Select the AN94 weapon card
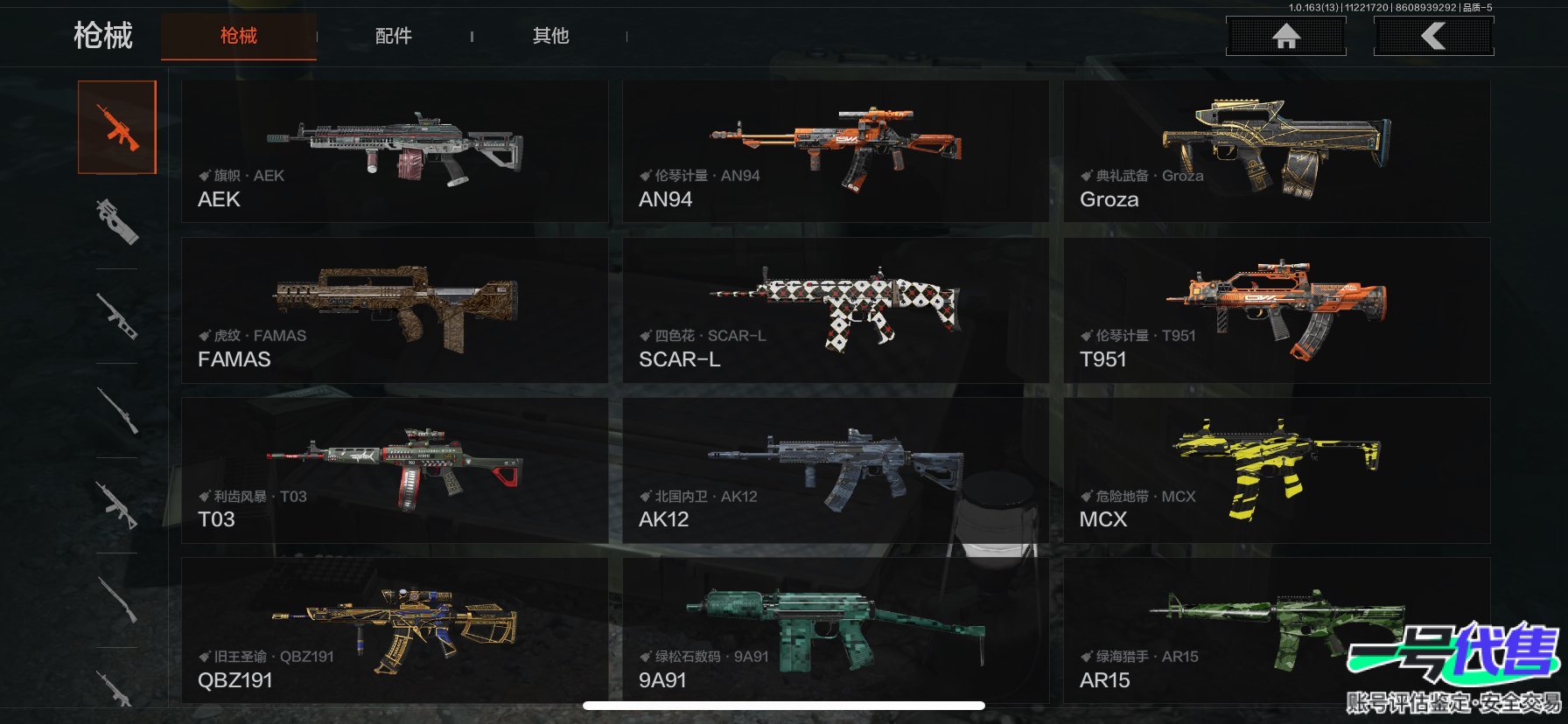 coord(836,151)
